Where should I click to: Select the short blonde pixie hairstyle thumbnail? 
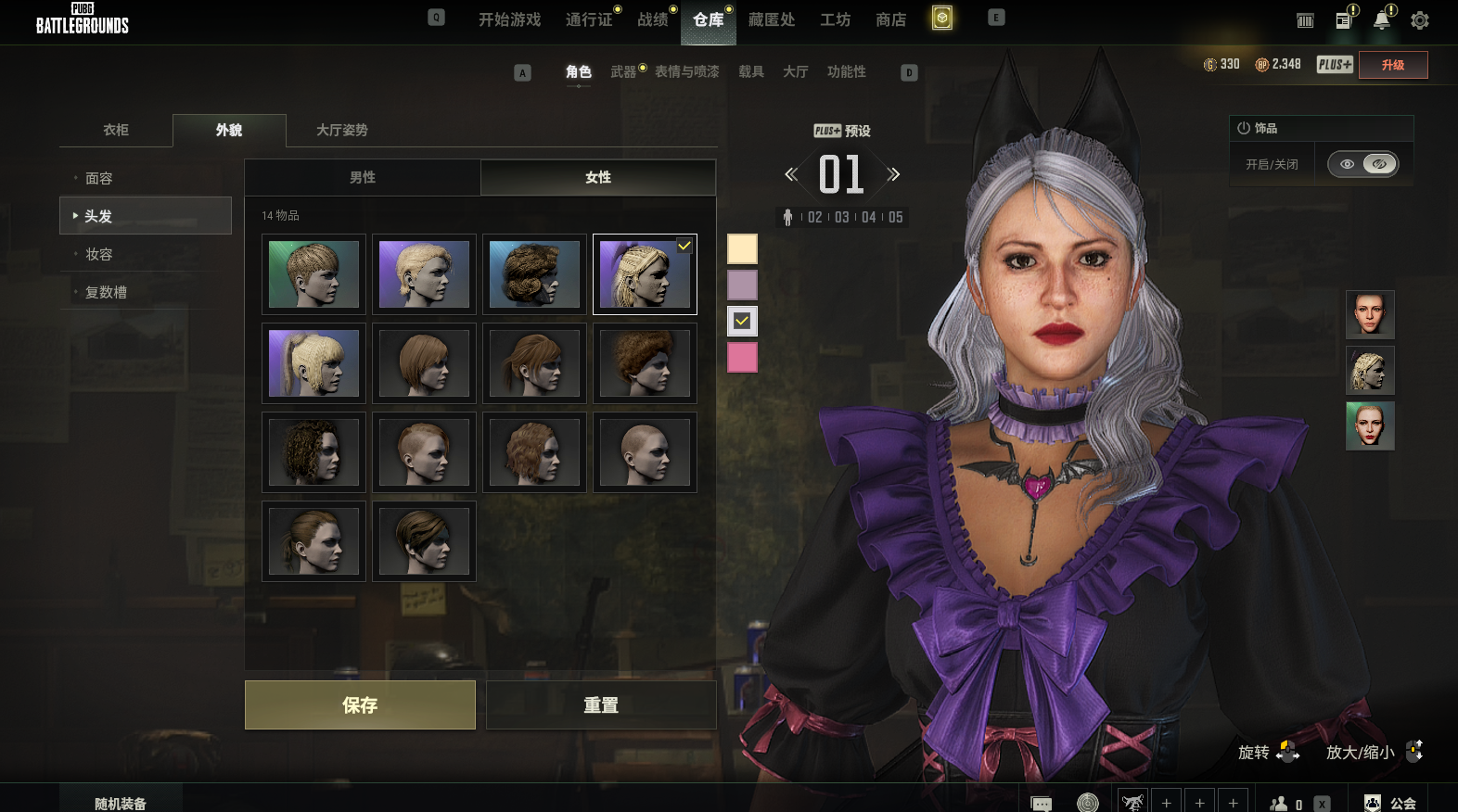(424, 274)
